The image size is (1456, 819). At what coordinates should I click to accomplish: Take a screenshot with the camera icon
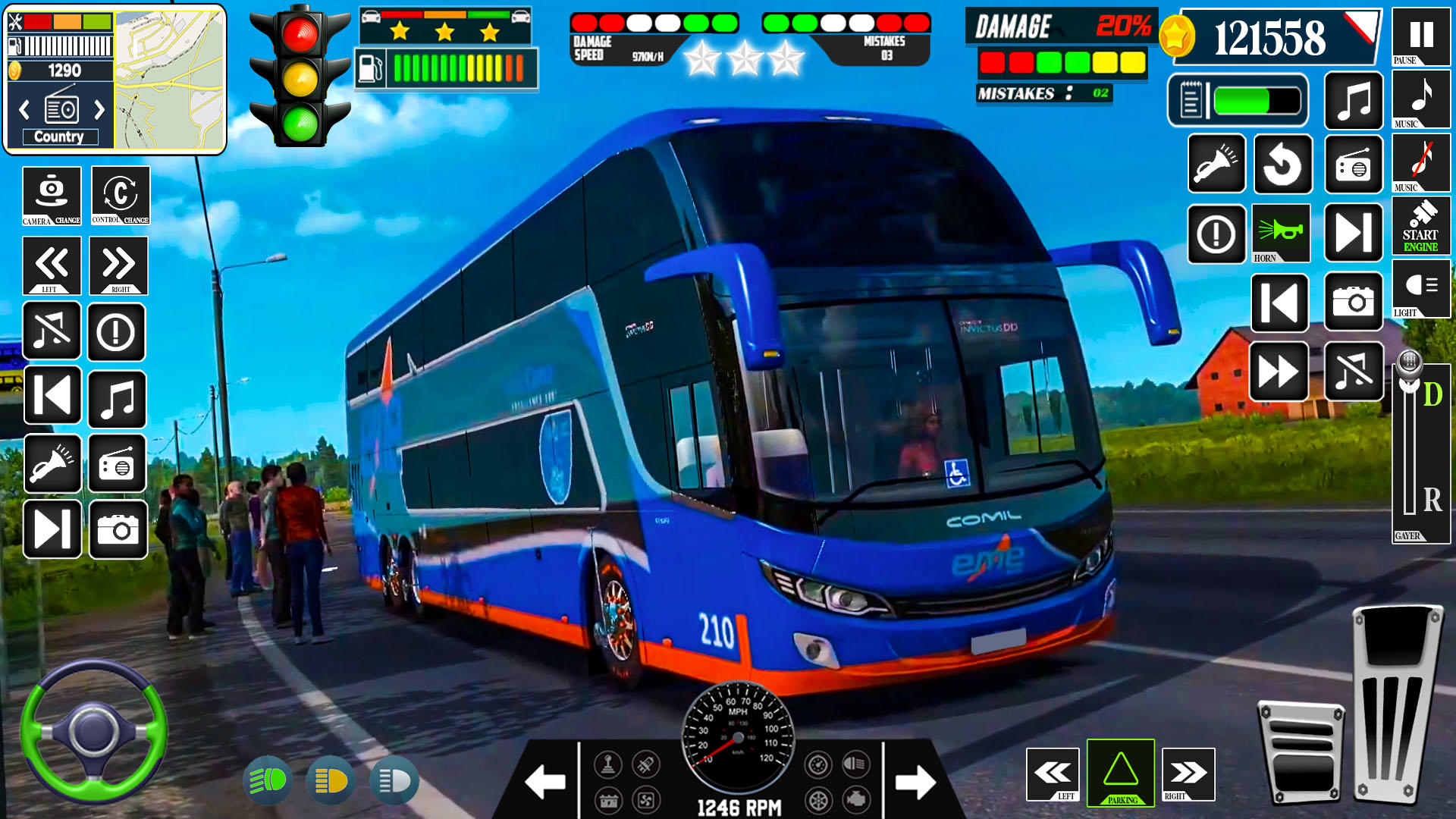coord(1354,300)
